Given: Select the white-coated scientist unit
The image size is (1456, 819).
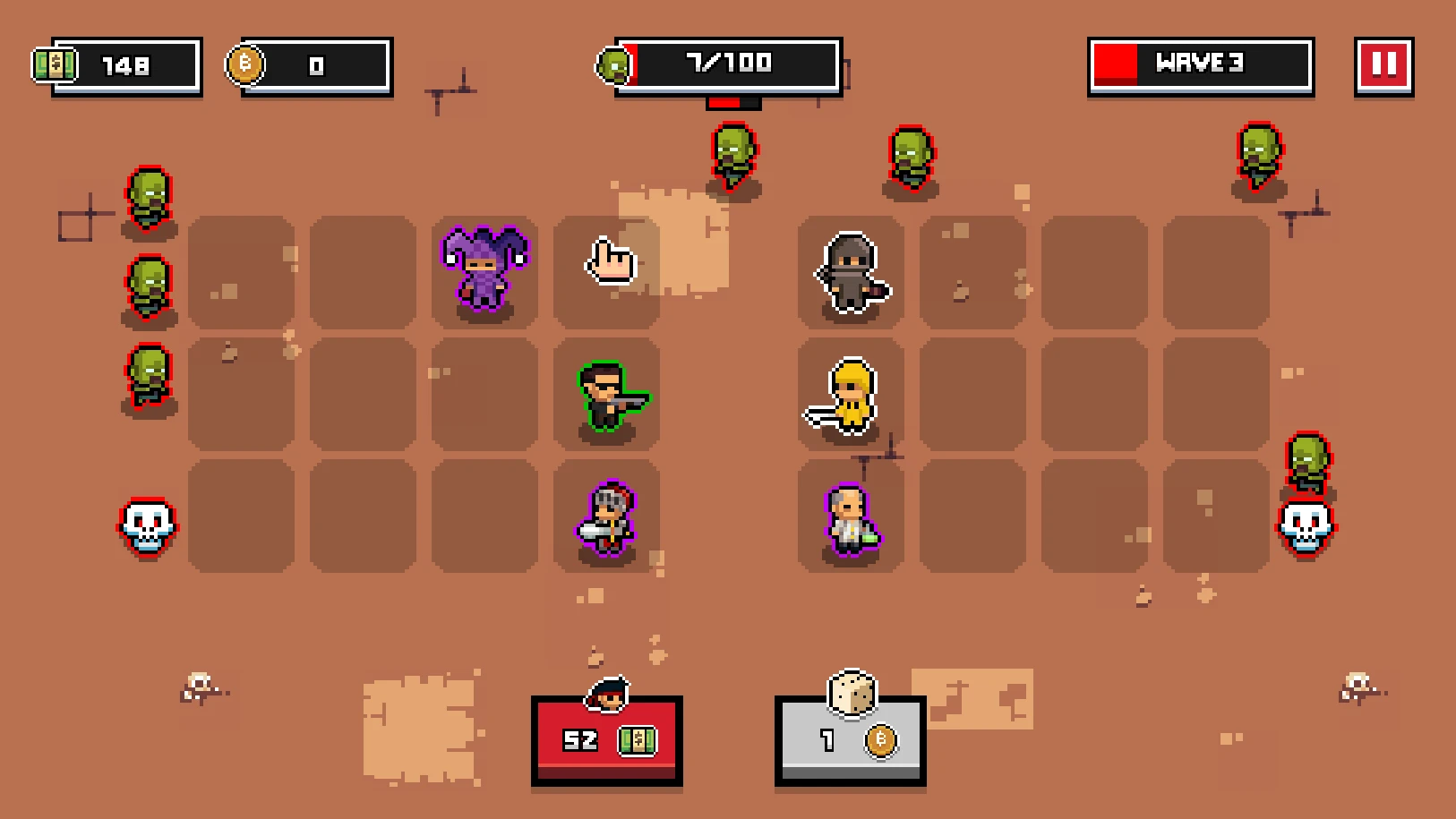Looking at the screenshot, I should (849, 521).
